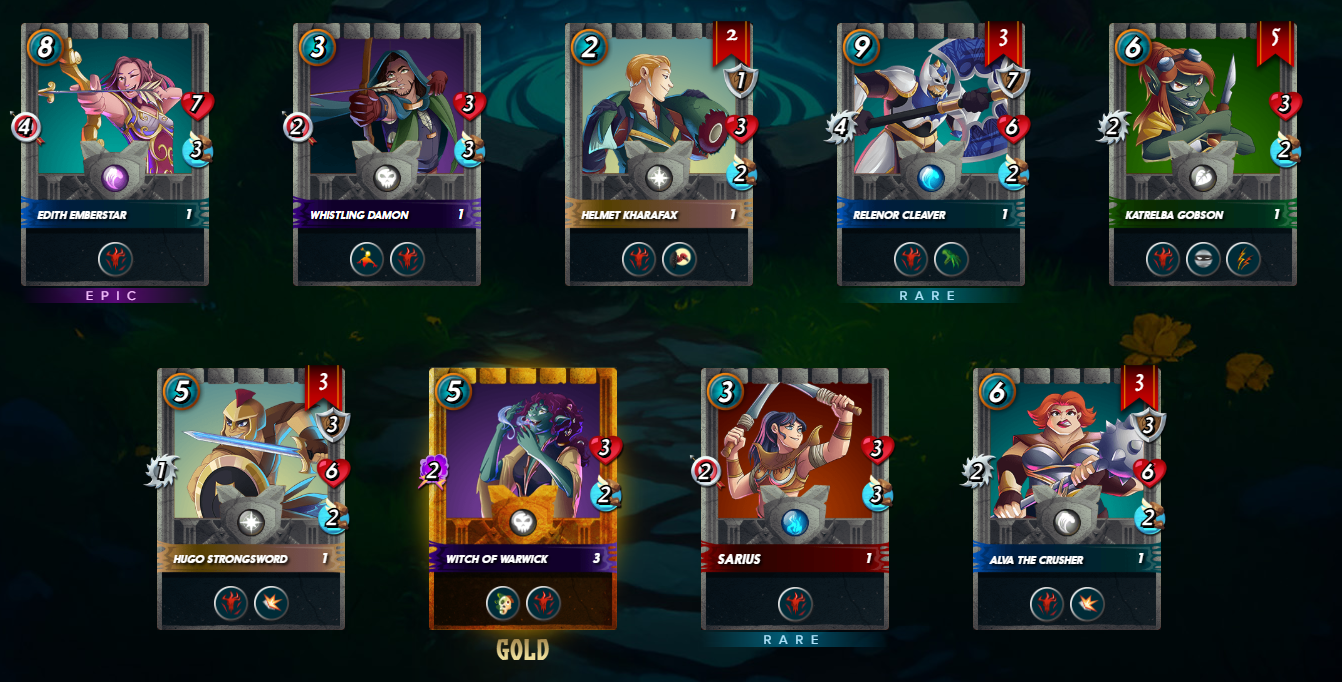Image resolution: width=1342 pixels, height=682 pixels.
Task: Choose the Whistling Damon card
Action: (x=387, y=155)
